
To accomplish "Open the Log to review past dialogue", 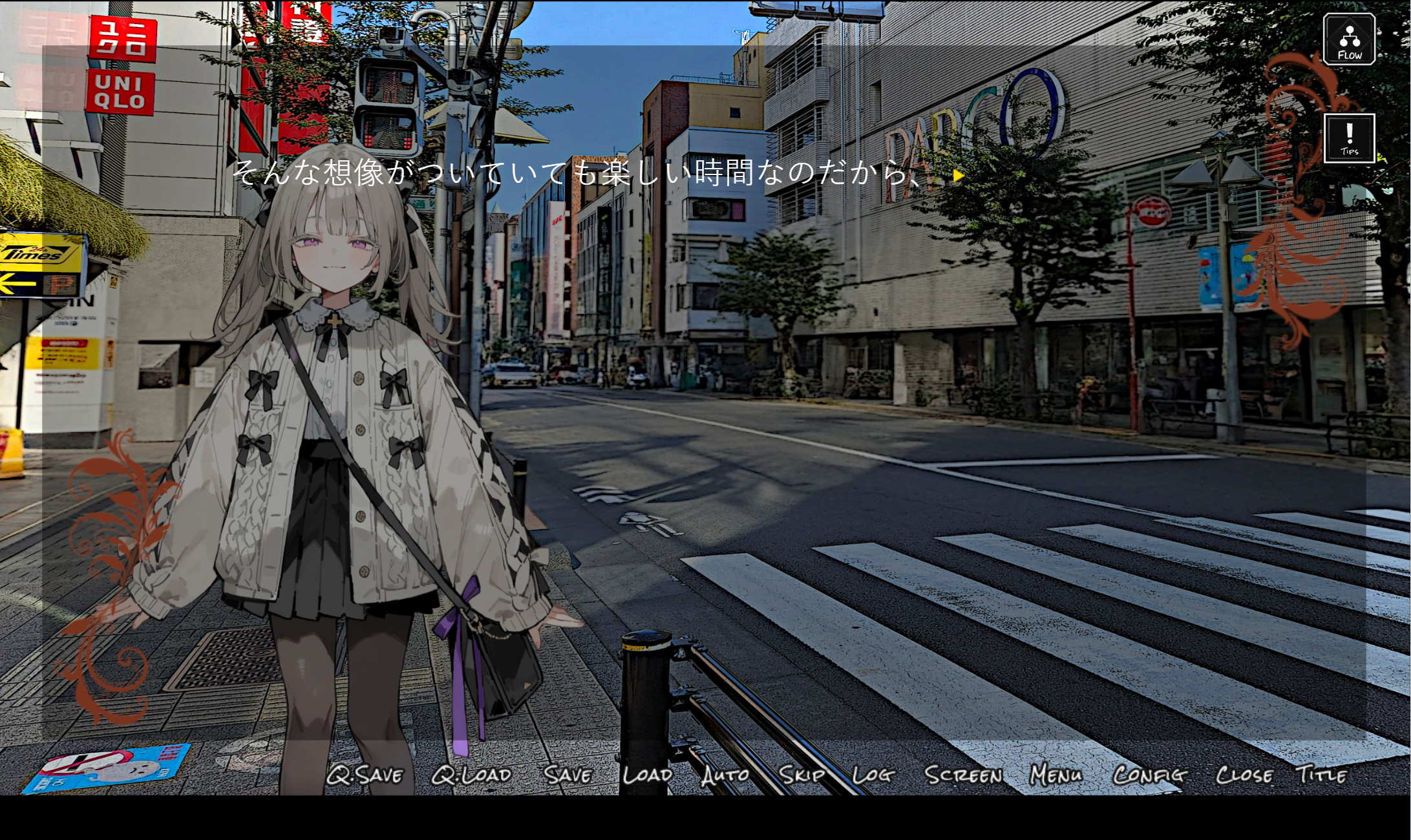I will (874, 773).
